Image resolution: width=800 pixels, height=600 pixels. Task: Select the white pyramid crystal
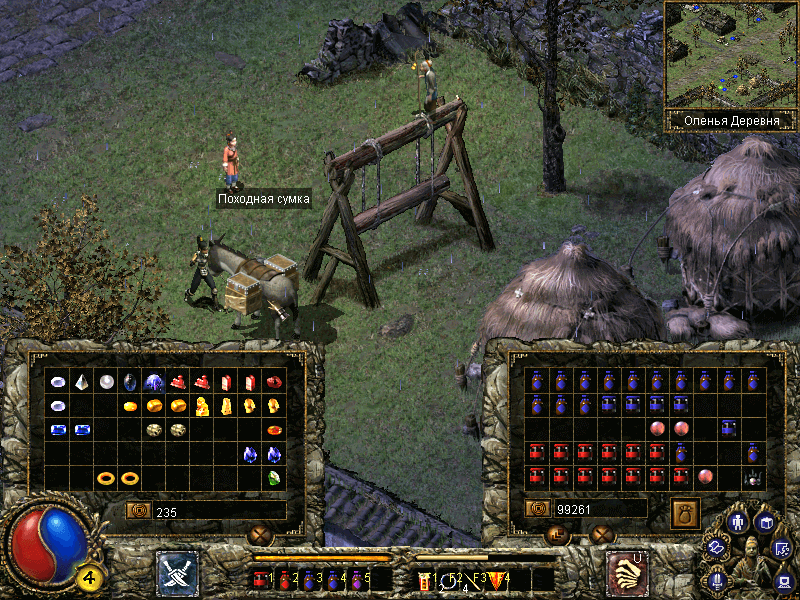tap(83, 381)
